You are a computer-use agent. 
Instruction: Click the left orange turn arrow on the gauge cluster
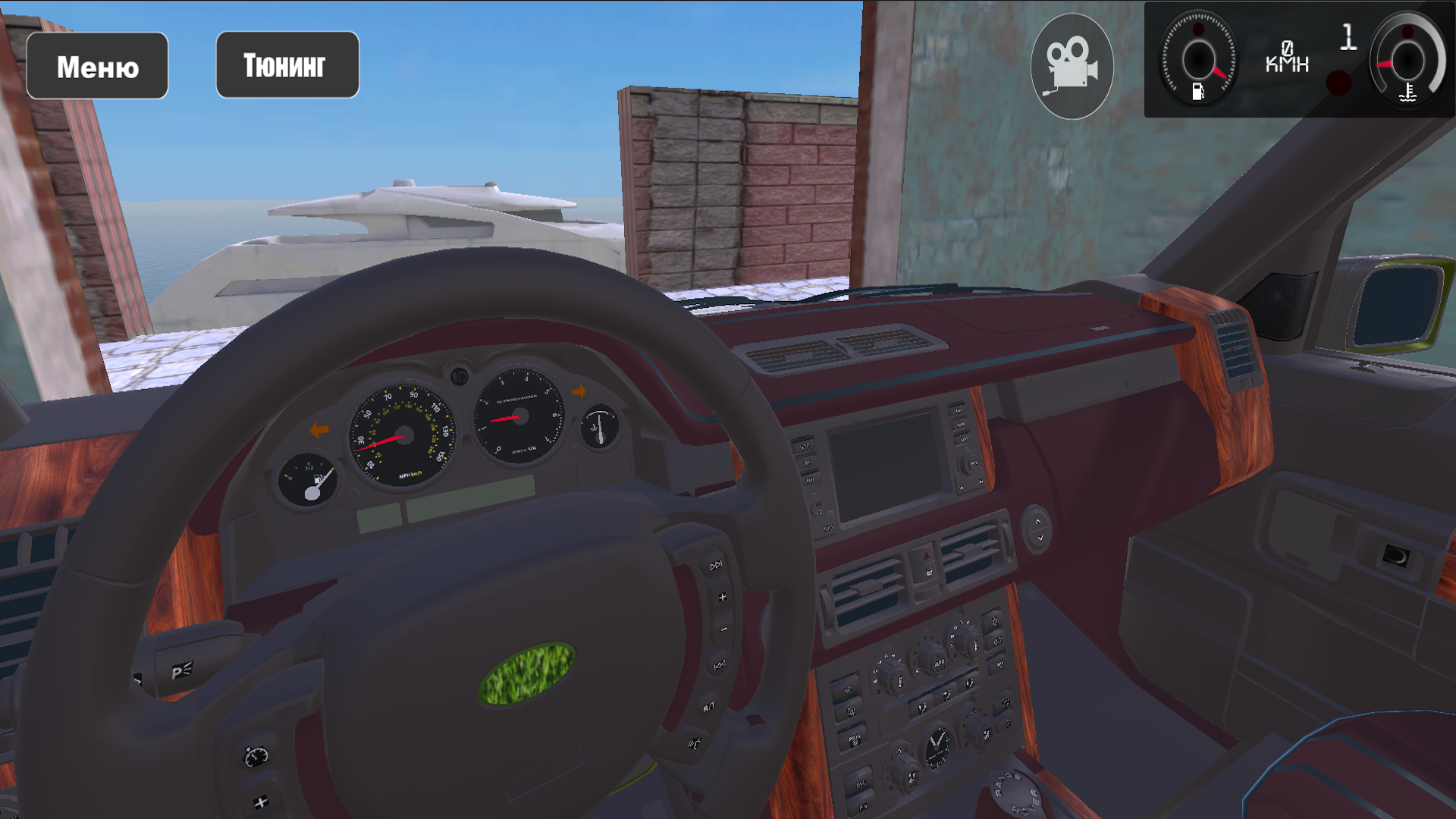(318, 431)
